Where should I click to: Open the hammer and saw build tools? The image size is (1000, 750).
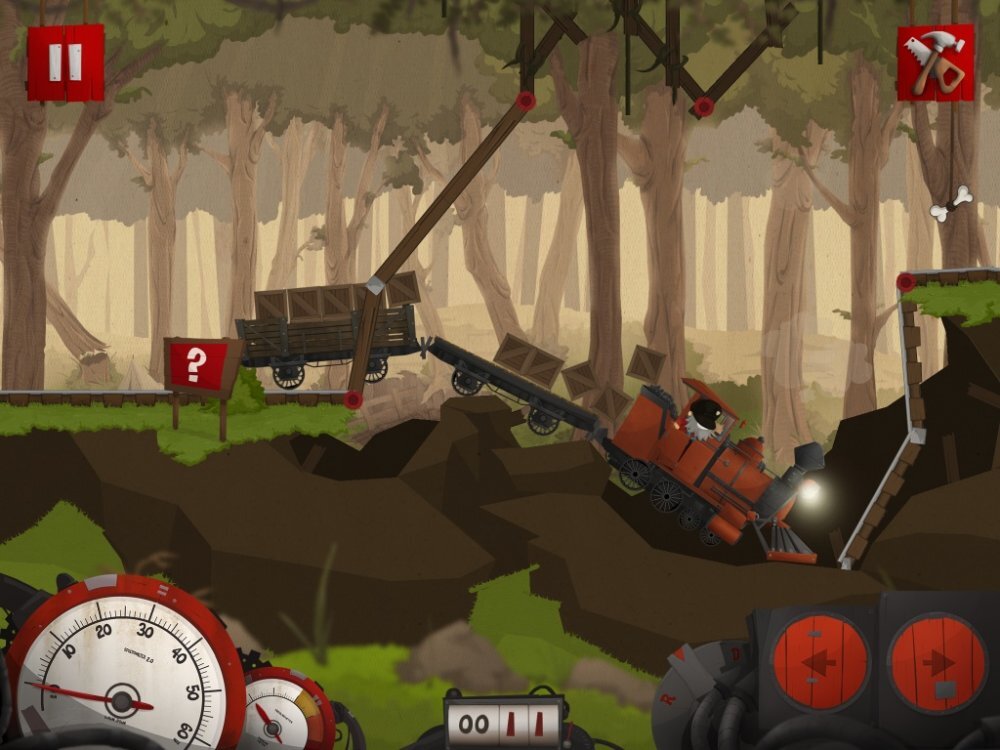(x=935, y=63)
